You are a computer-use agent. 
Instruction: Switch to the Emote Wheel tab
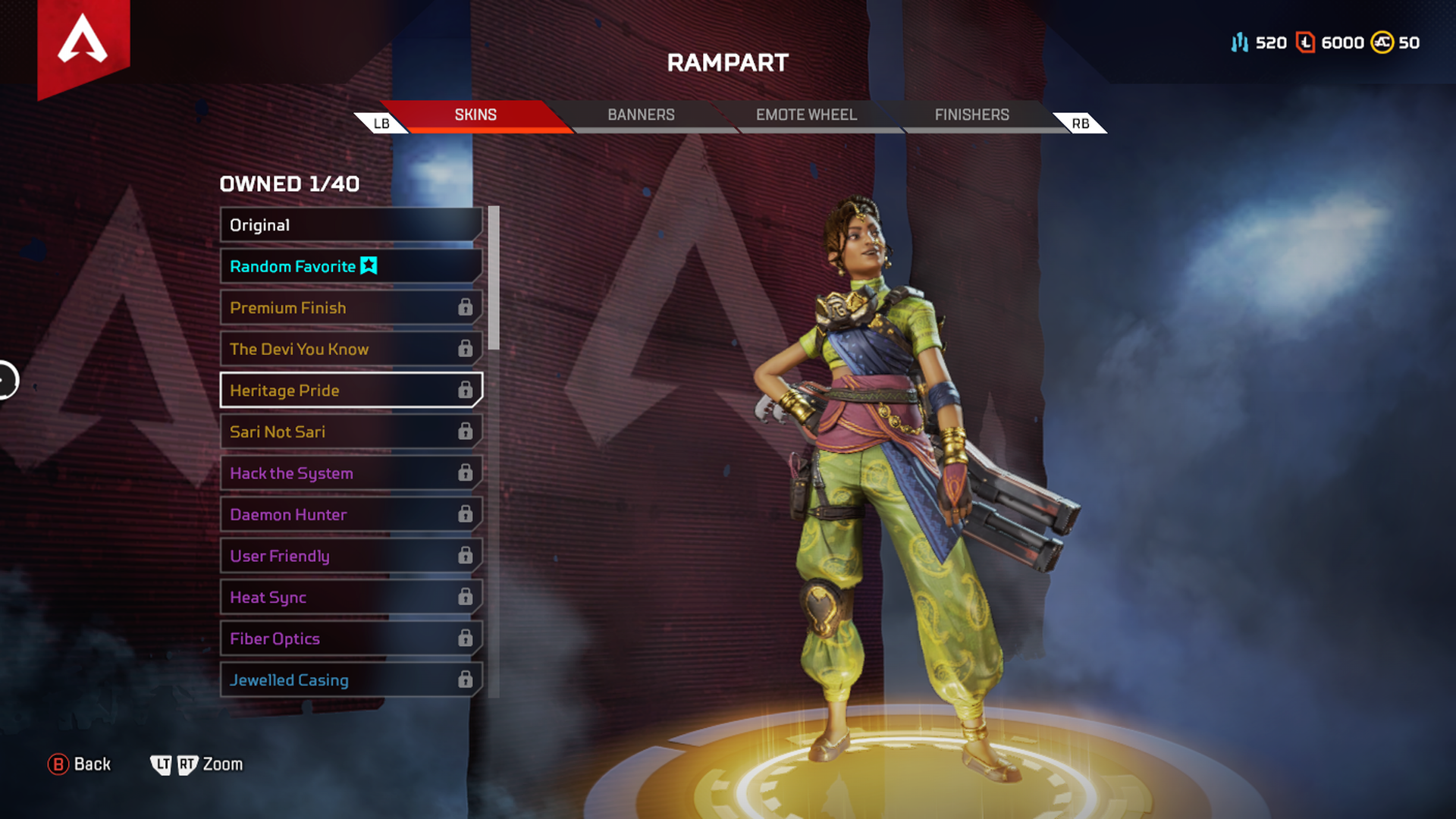point(806,115)
